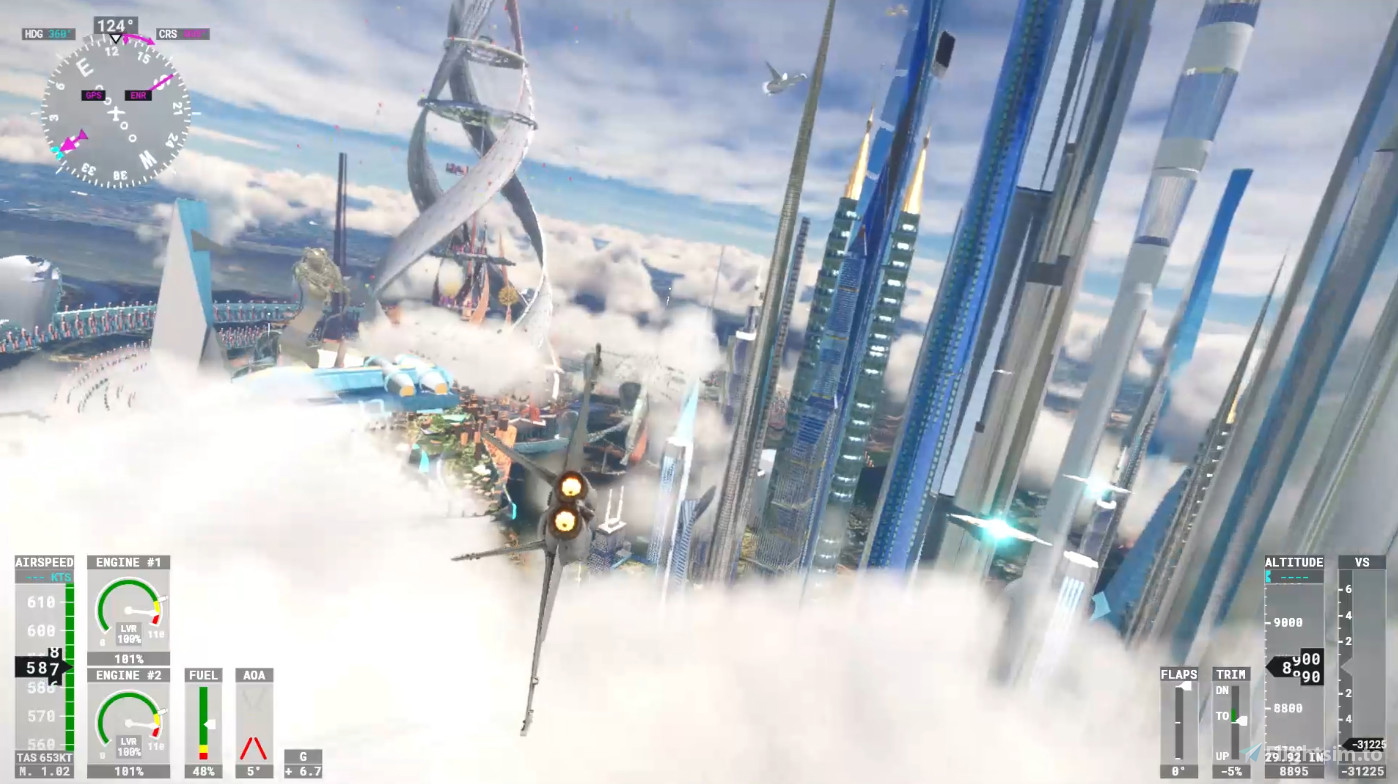Click the baro setting 29.92 IN
The width and height of the screenshot is (1398, 784).
click(x=1291, y=758)
